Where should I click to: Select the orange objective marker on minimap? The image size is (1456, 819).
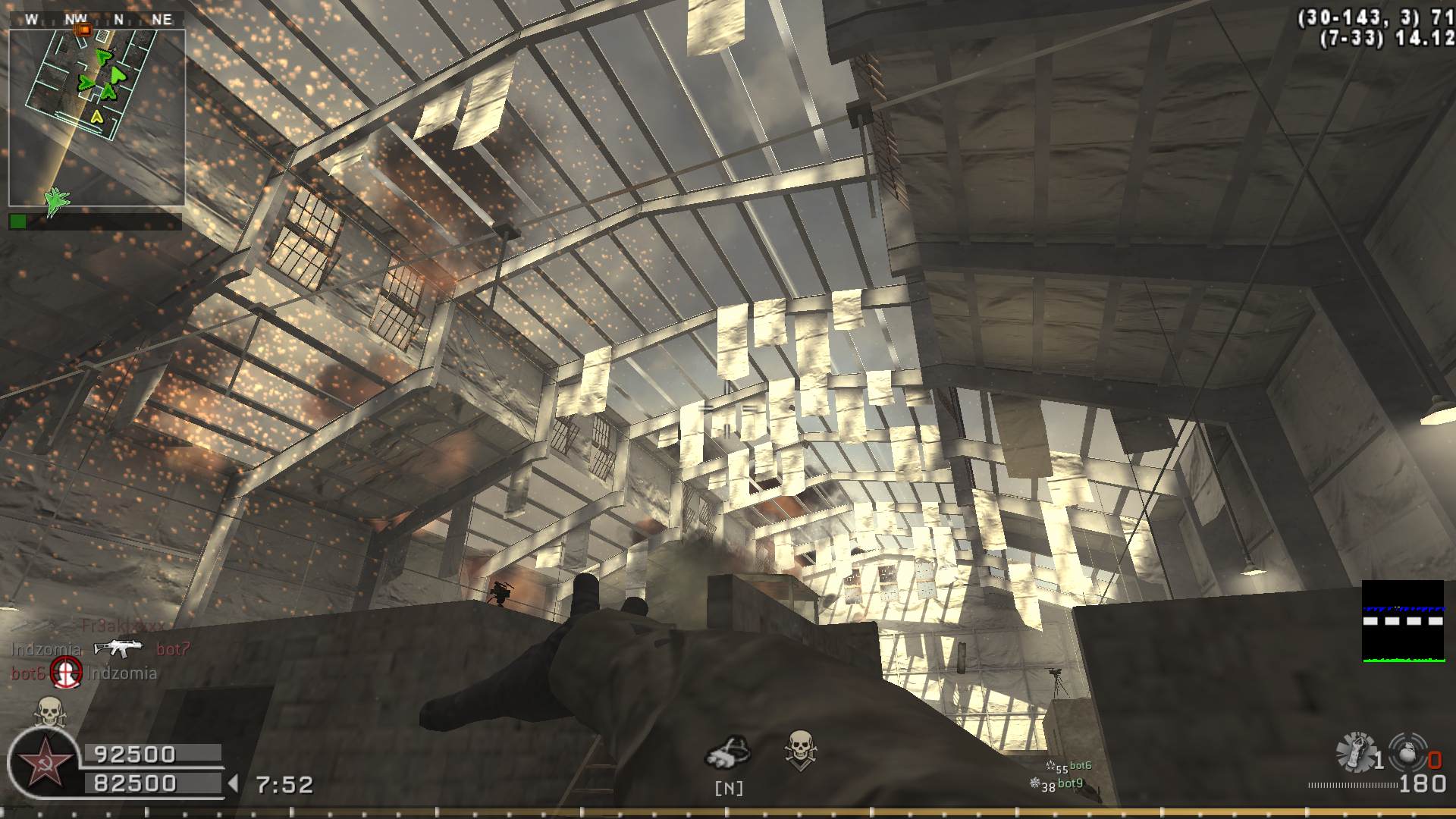(84, 30)
